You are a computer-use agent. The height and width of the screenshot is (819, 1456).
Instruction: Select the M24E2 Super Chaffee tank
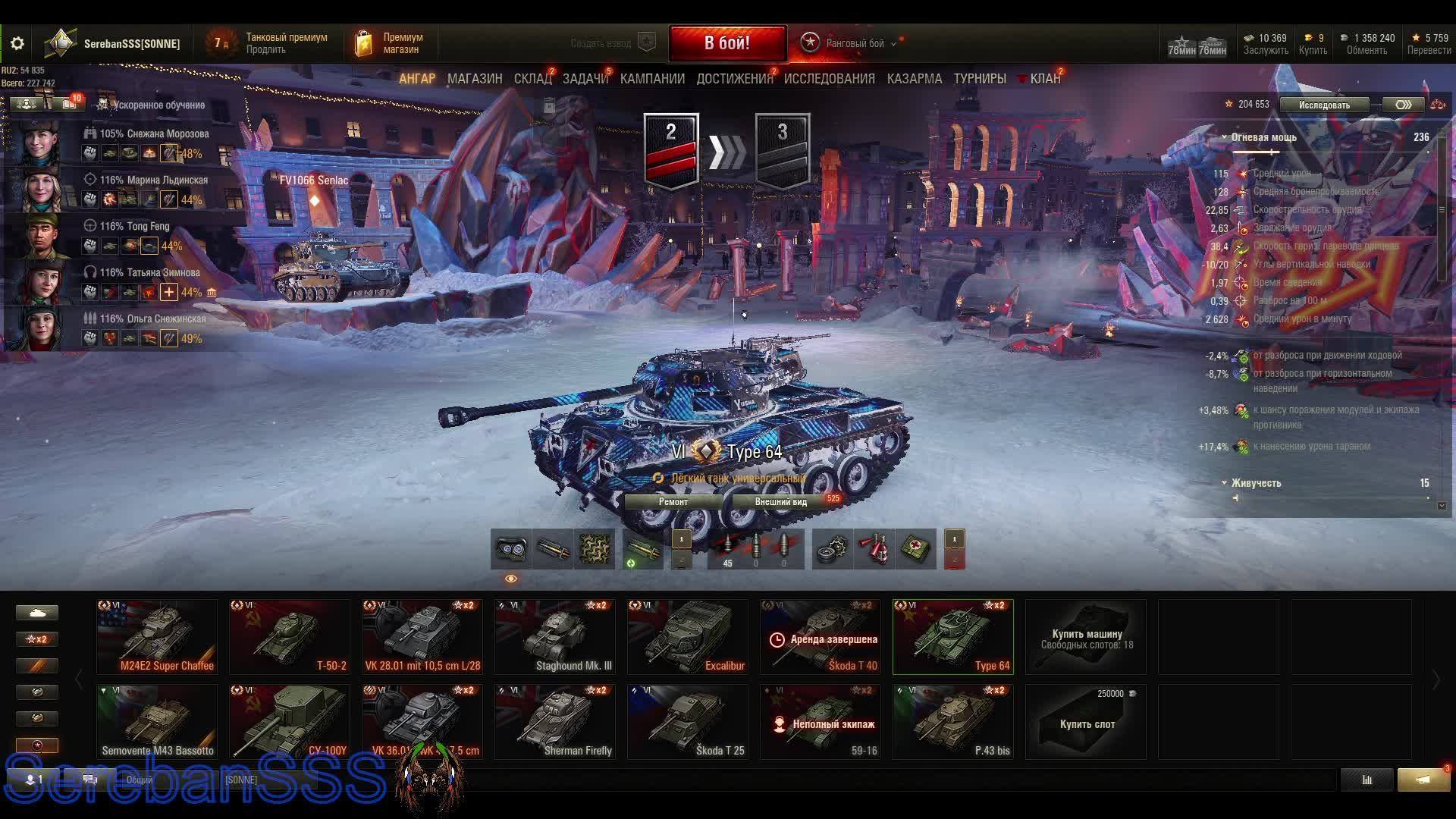(x=157, y=637)
